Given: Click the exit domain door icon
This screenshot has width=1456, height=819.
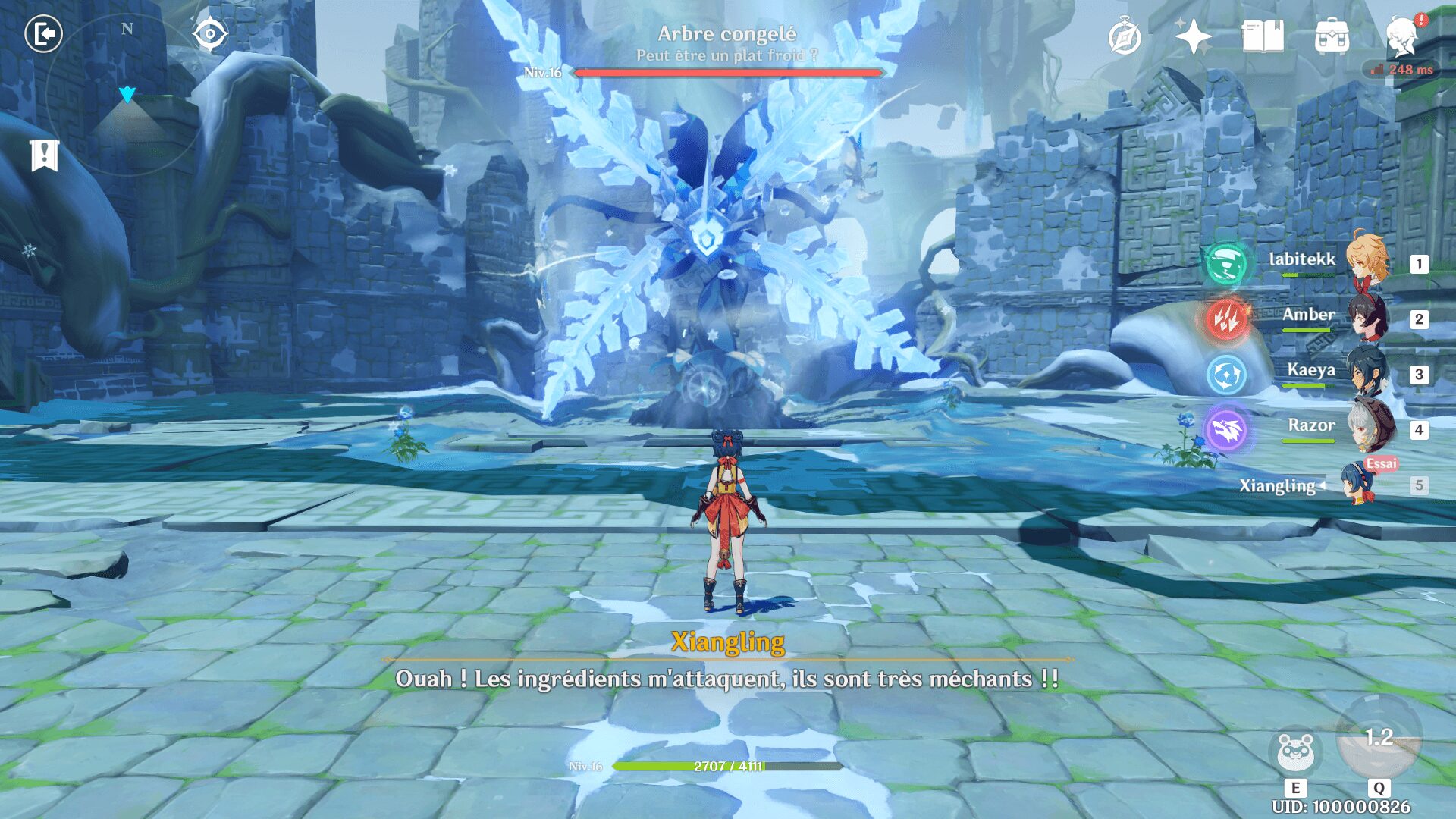Looking at the screenshot, I should pyautogui.click(x=44, y=34).
